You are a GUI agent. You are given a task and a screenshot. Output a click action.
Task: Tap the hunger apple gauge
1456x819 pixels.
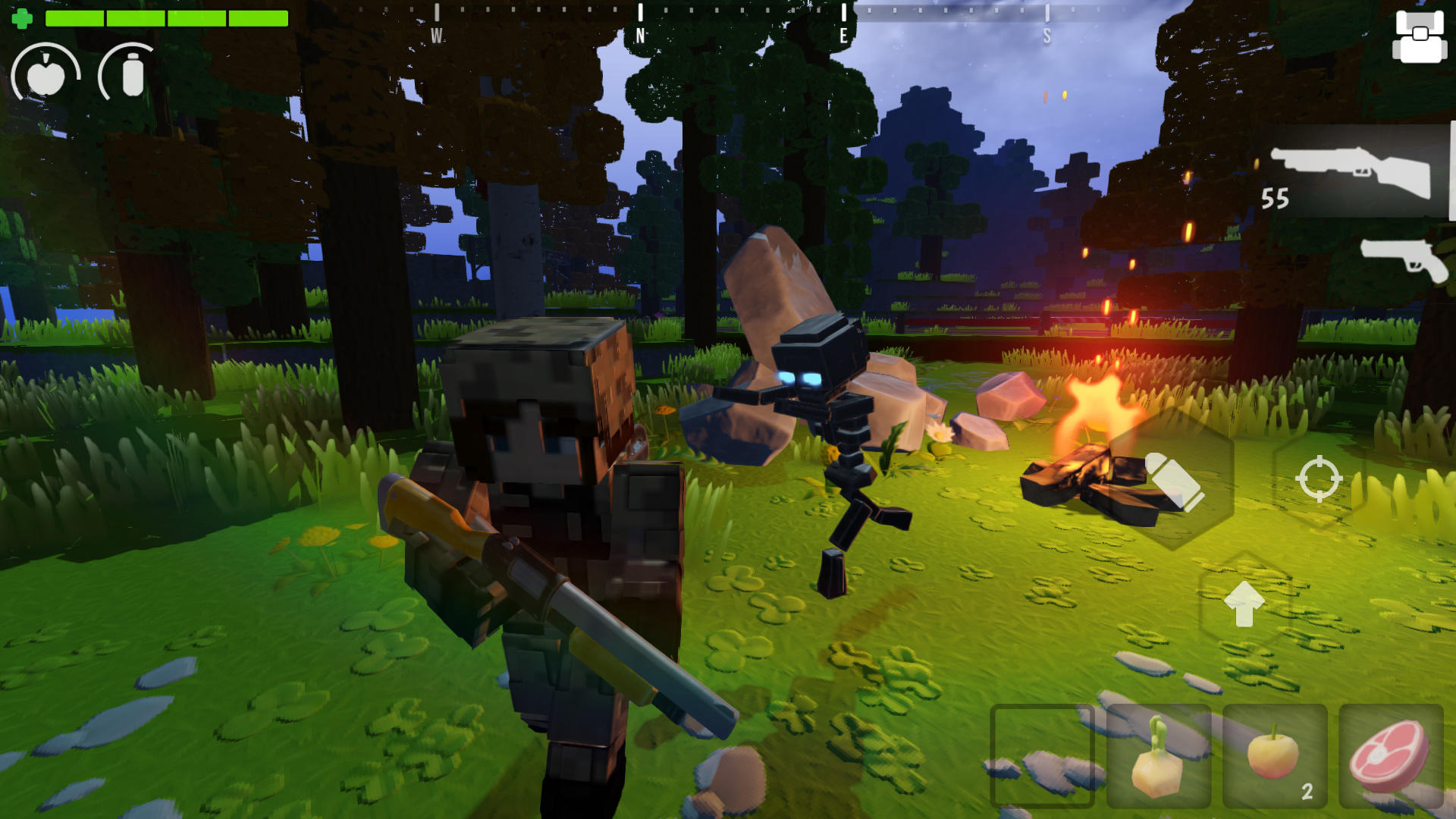tap(47, 74)
